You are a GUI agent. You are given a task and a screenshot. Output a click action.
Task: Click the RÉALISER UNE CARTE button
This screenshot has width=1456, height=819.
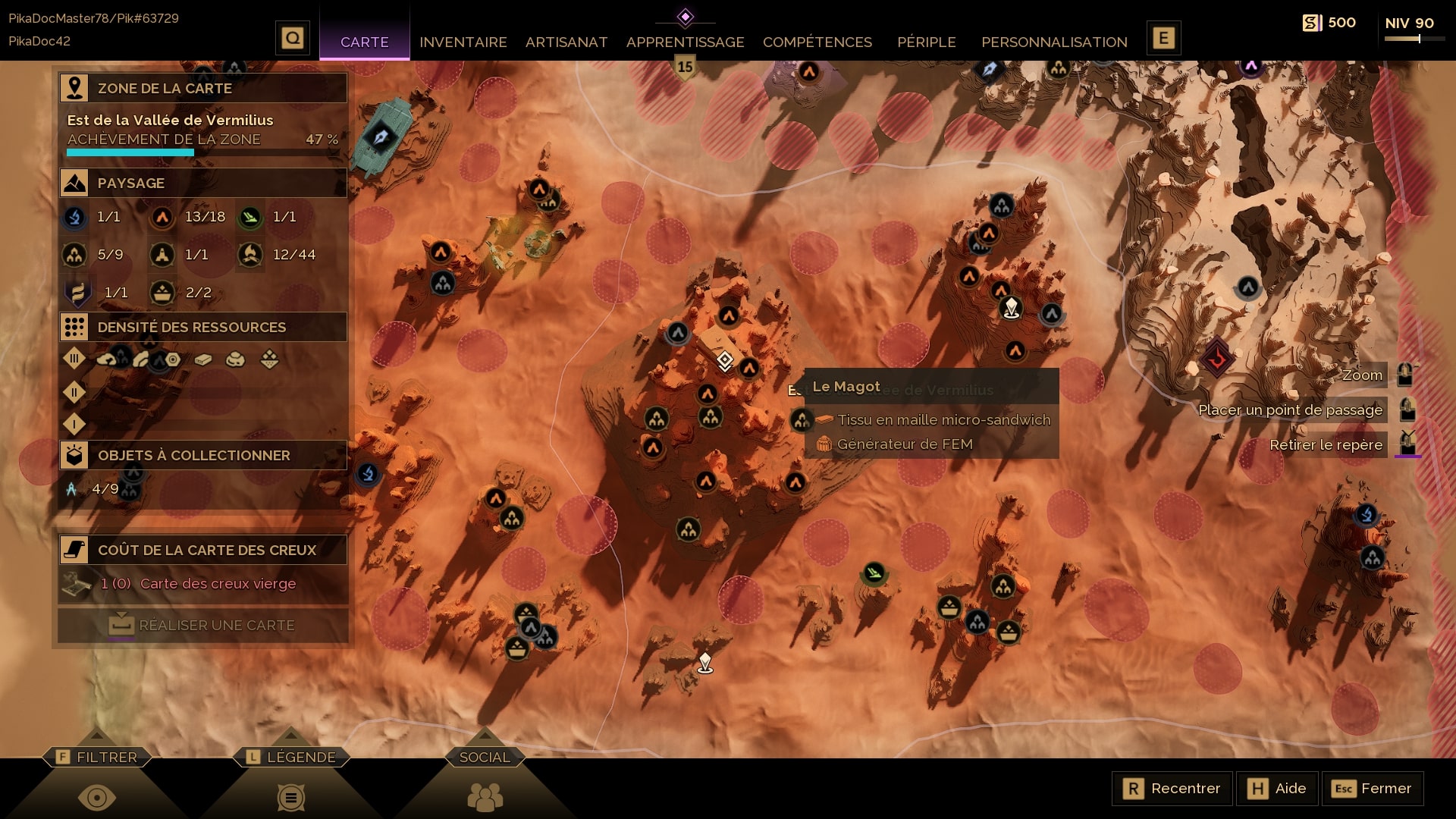(x=203, y=625)
